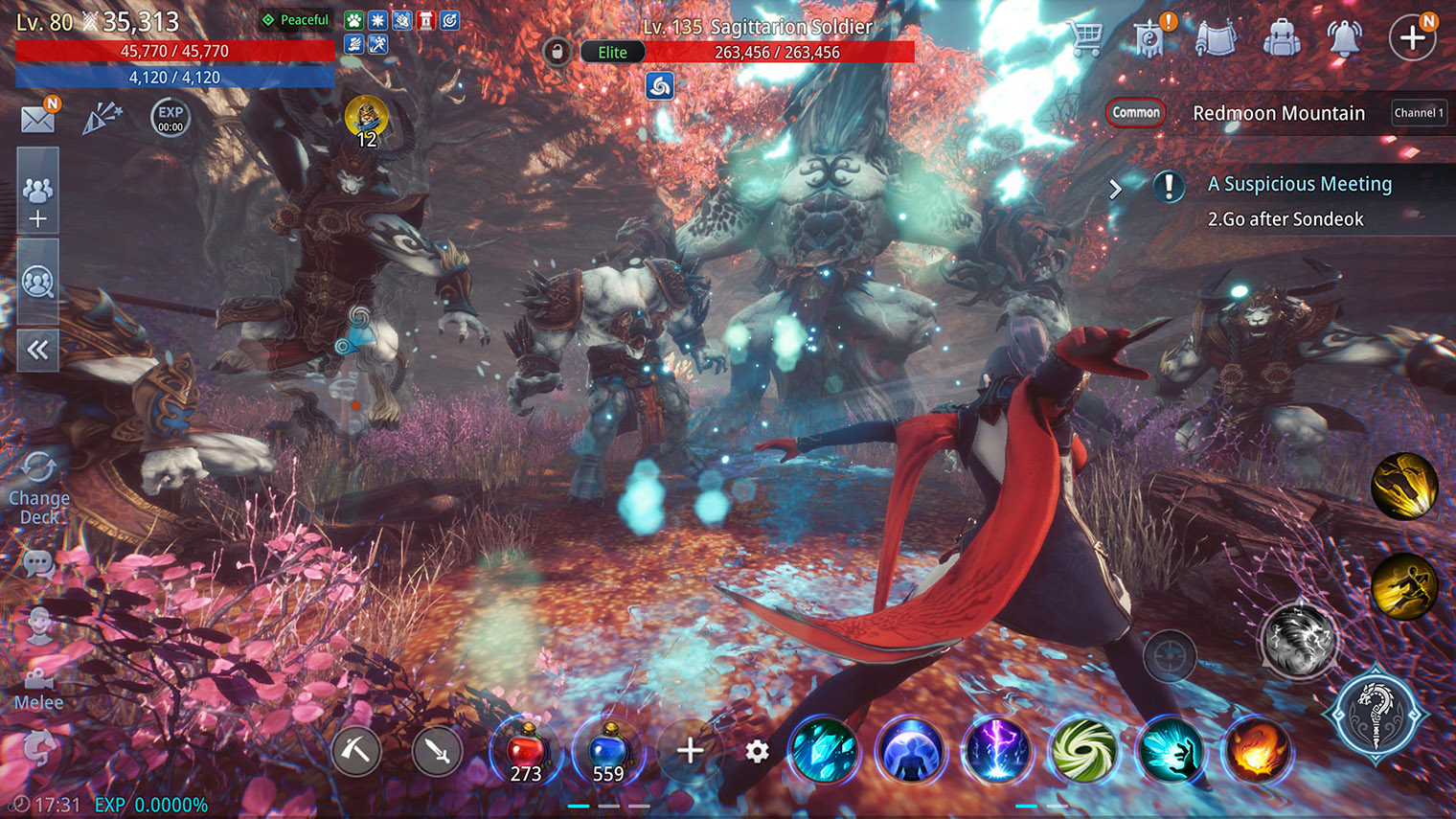Image resolution: width=1456 pixels, height=819 pixels.
Task: Open the backpack inventory
Action: [1284, 35]
